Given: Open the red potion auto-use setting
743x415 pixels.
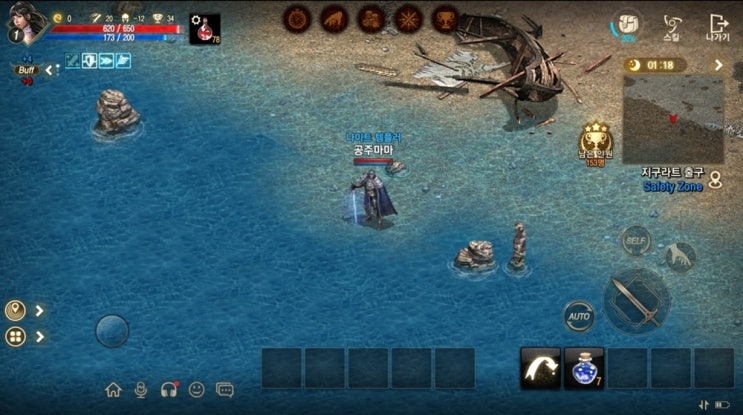Looking at the screenshot, I should (203, 29).
